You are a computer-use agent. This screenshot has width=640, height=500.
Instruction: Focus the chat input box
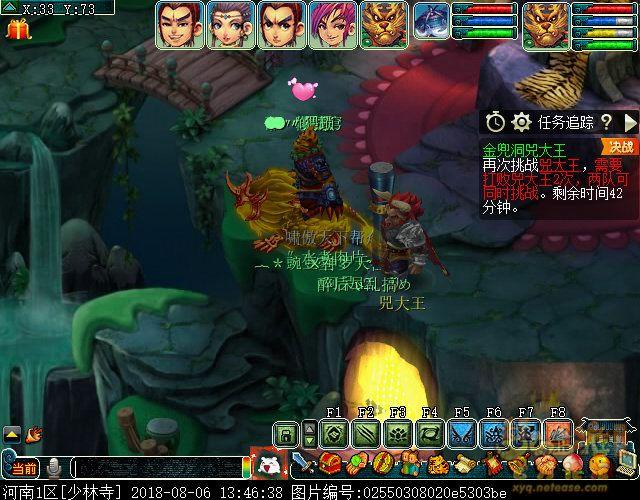pos(155,468)
